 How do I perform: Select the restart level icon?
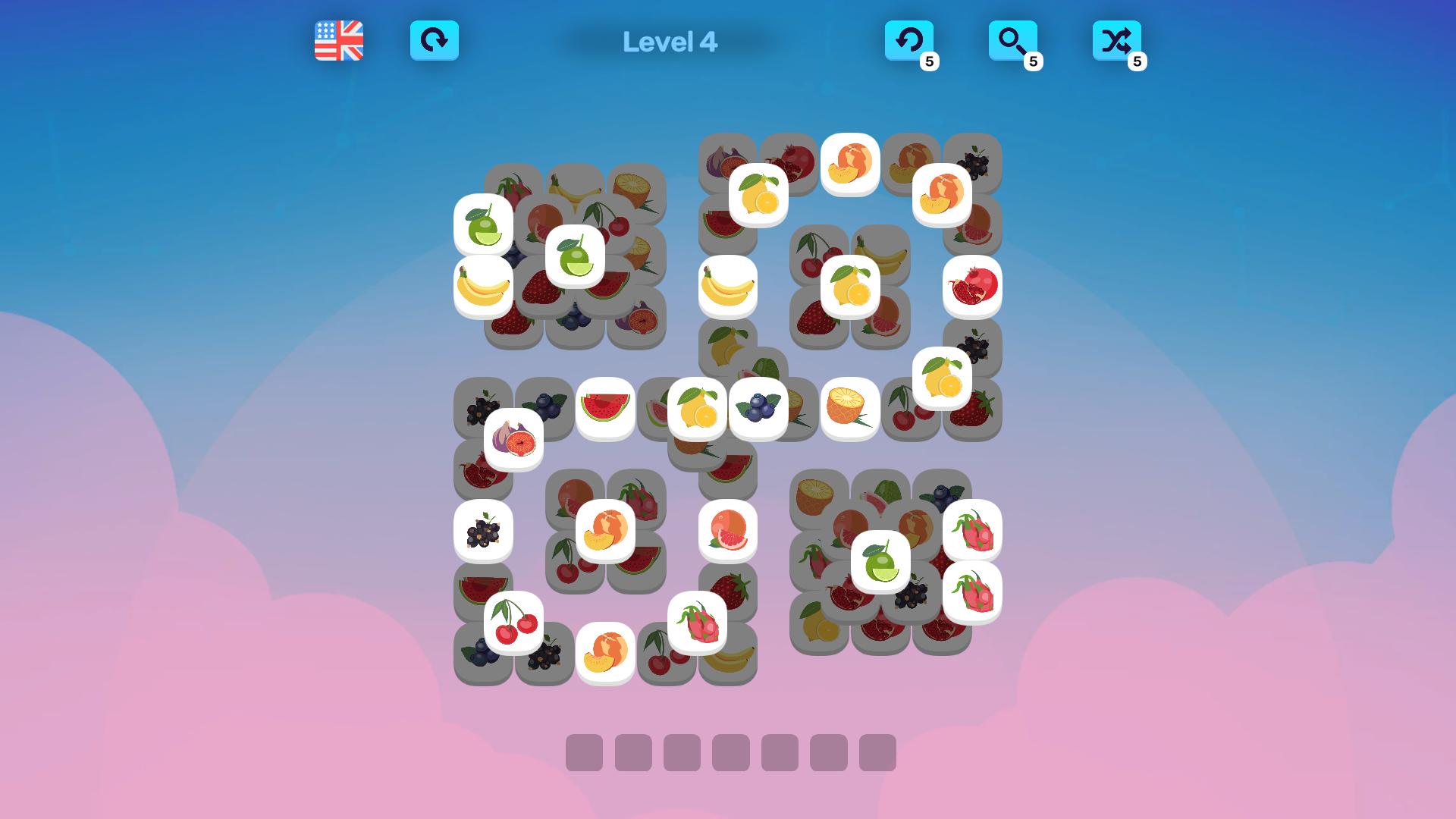pyautogui.click(x=435, y=42)
